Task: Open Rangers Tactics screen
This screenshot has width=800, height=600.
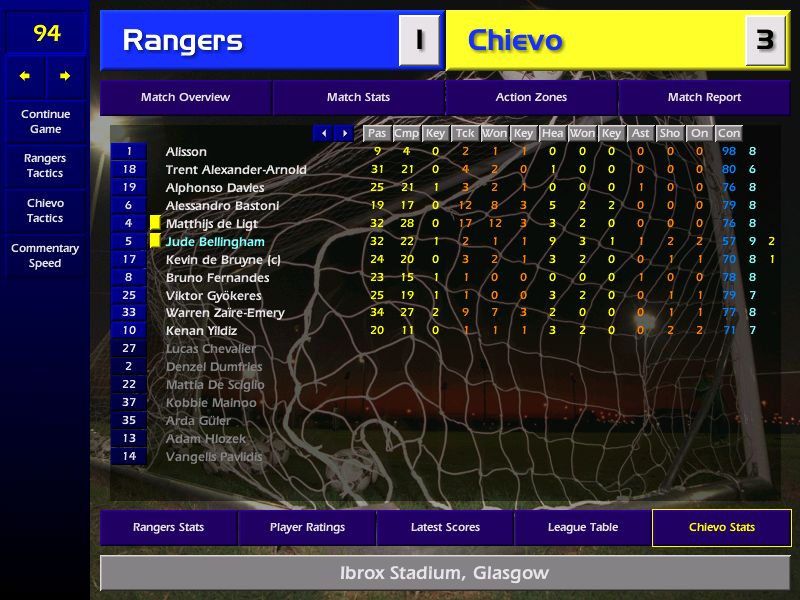Action: tap(45, 166)
